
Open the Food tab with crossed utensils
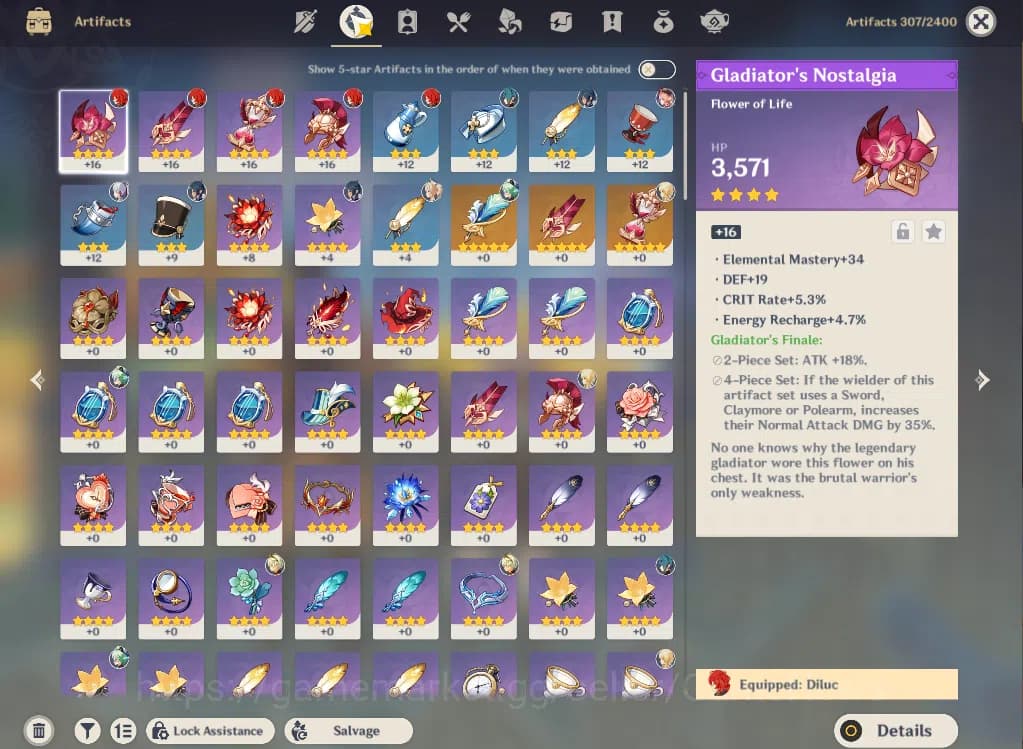pyautogui.click(x=458, y=21)
